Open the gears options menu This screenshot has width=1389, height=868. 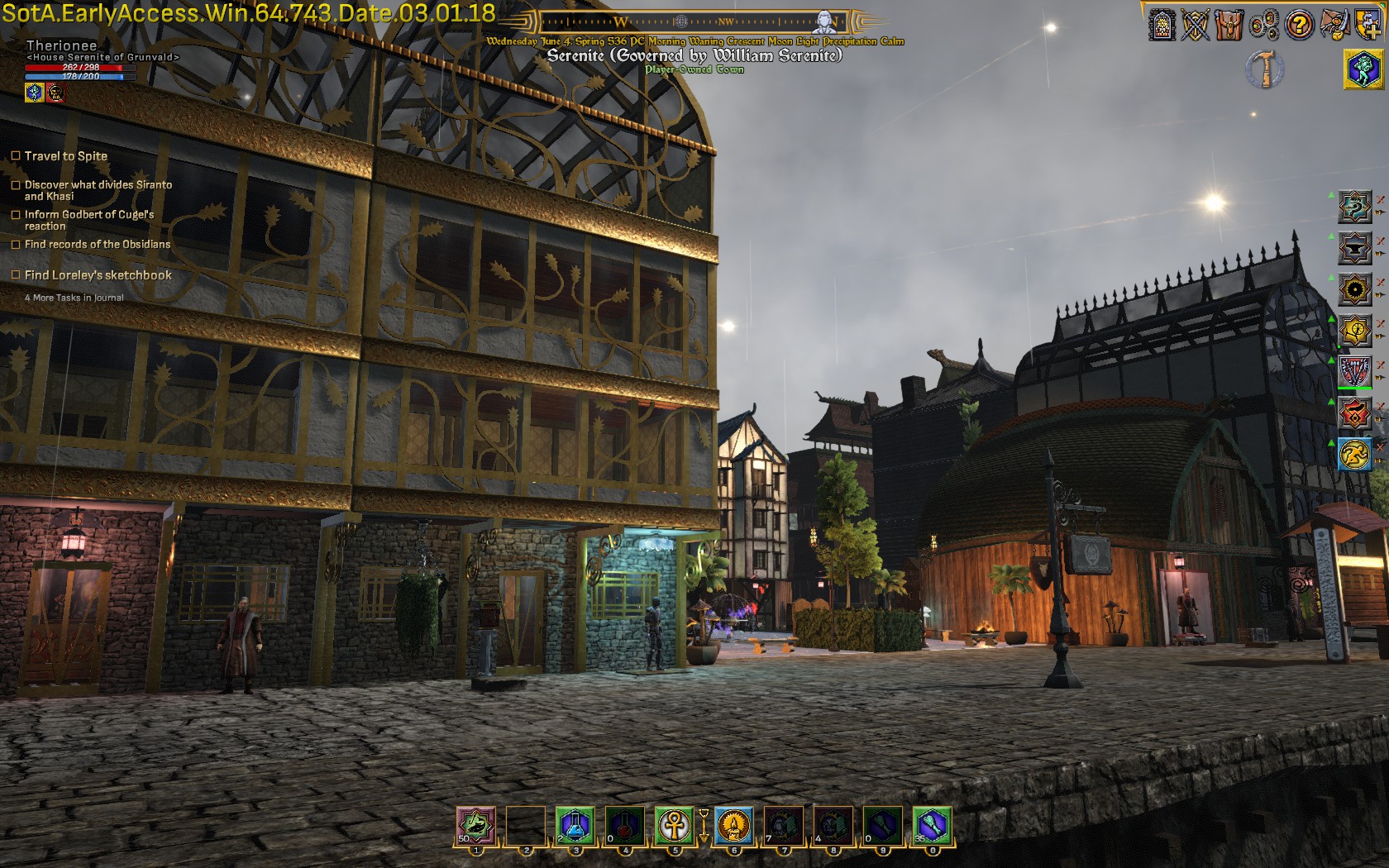[1264, 26]
